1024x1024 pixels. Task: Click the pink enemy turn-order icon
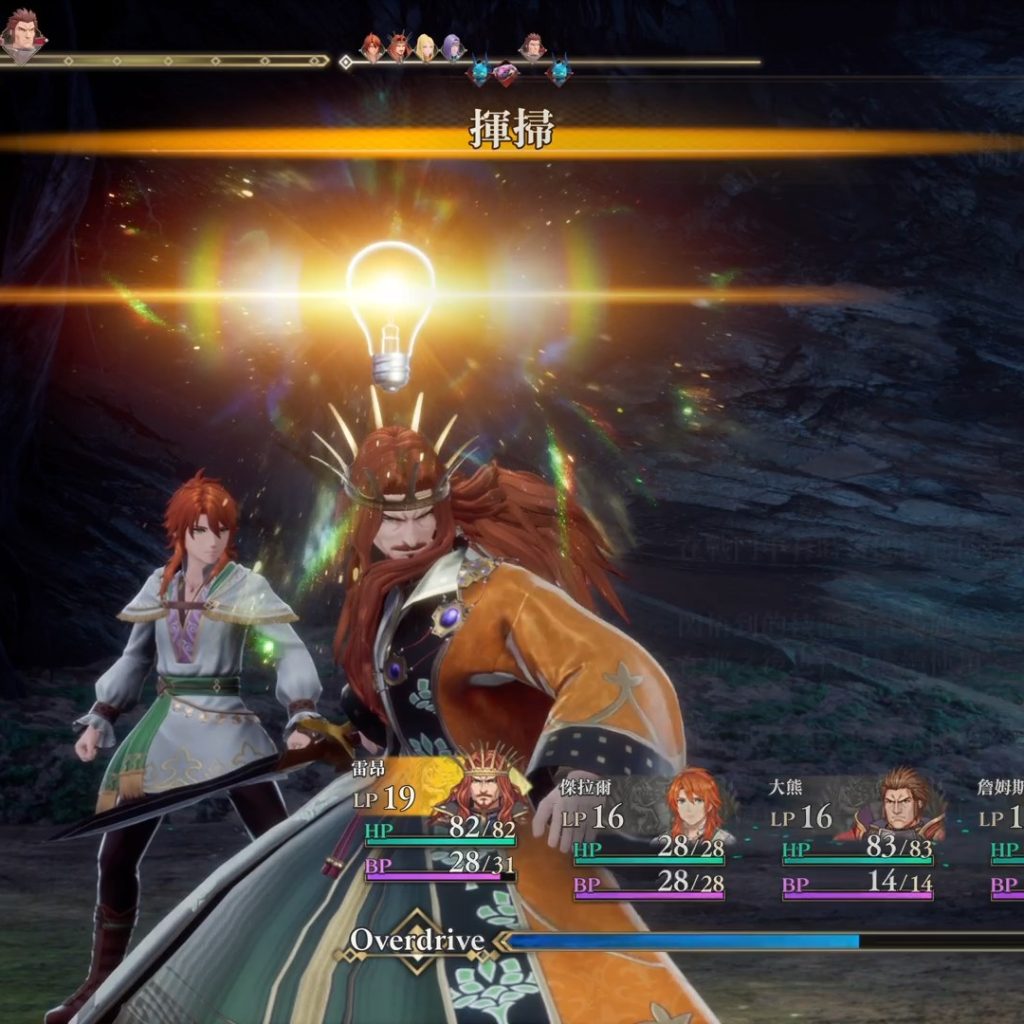click(x=507, y=73)
